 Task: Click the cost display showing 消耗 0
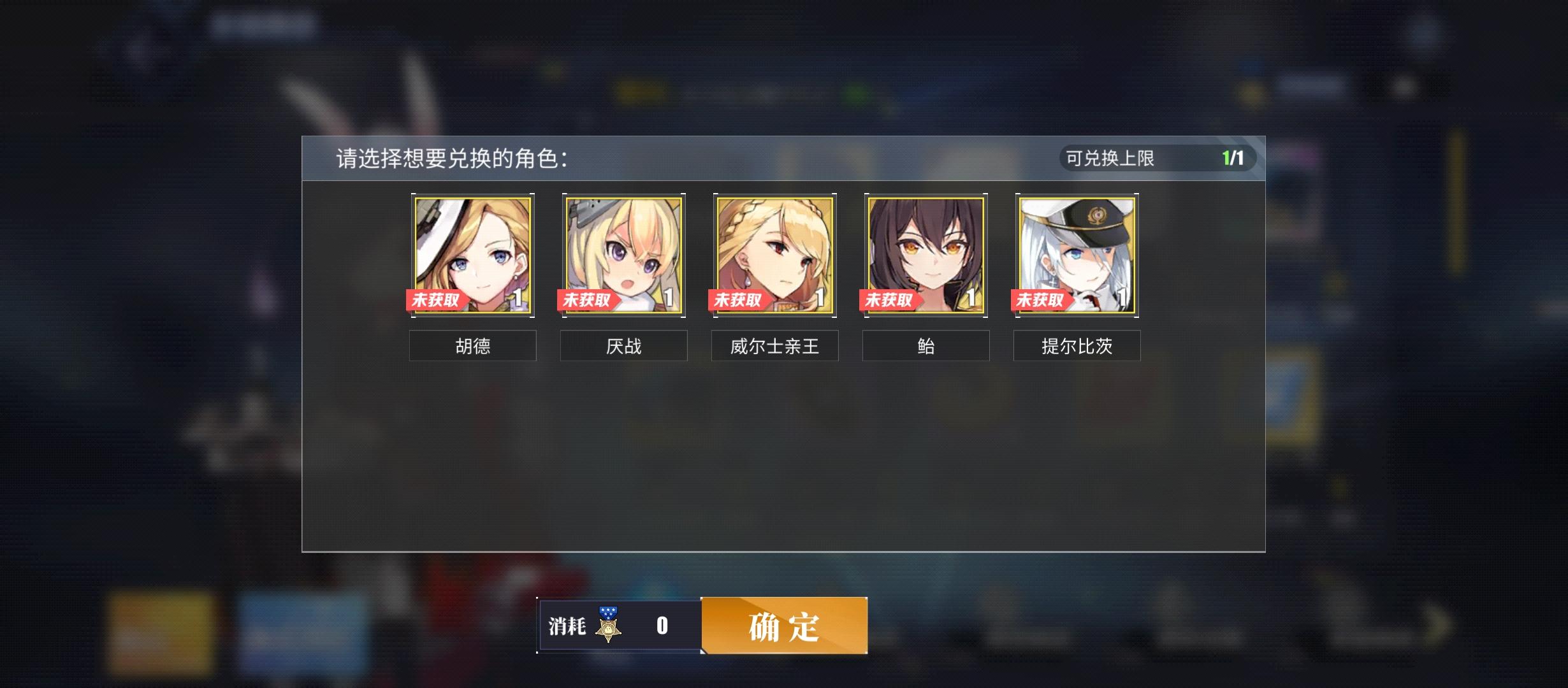pos(618,626)
